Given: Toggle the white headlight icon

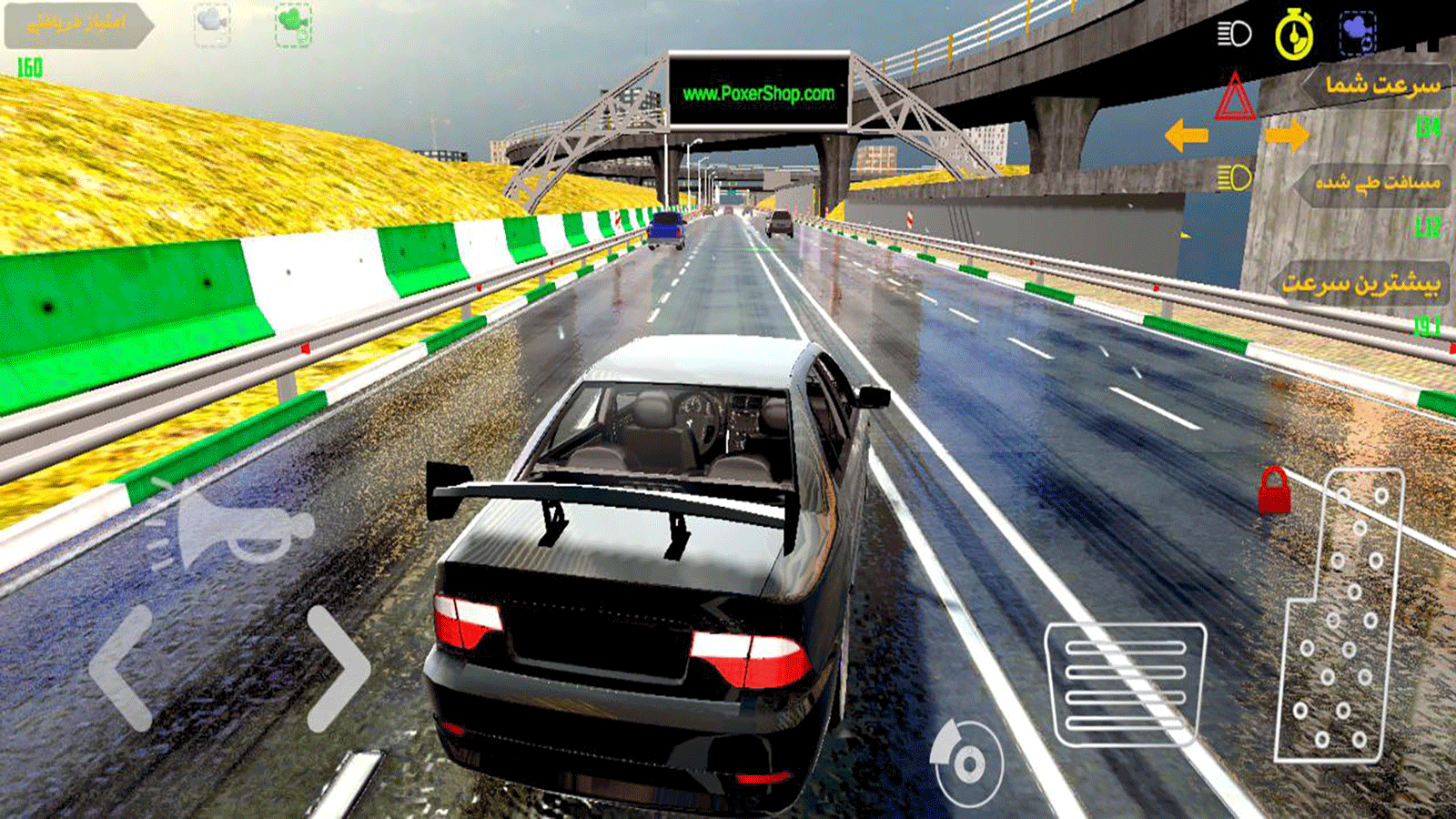Looking at the screenshot, I should 1234,35.
